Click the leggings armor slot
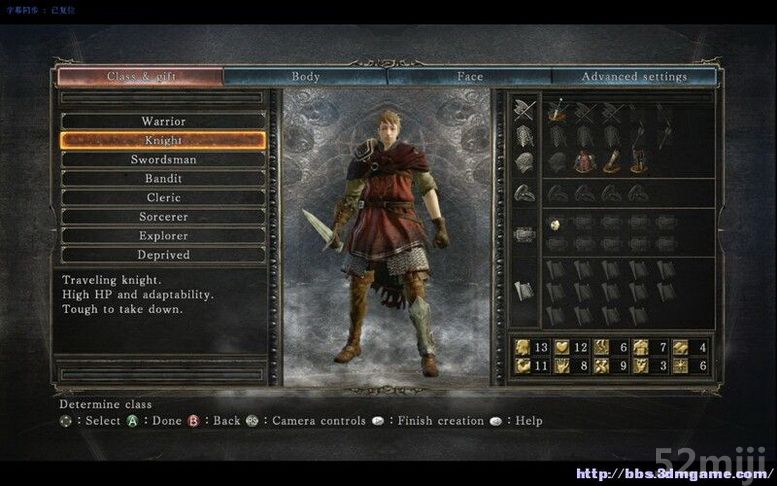The width and height of the screenshot is (777, 486). [637, 160]
